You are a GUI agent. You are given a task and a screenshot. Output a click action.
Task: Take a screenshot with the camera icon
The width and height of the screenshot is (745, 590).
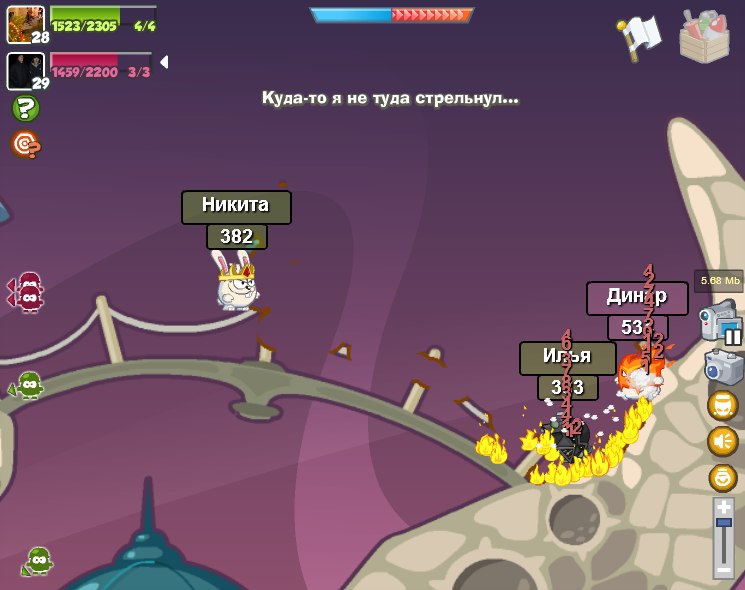[x=723, y=366]
